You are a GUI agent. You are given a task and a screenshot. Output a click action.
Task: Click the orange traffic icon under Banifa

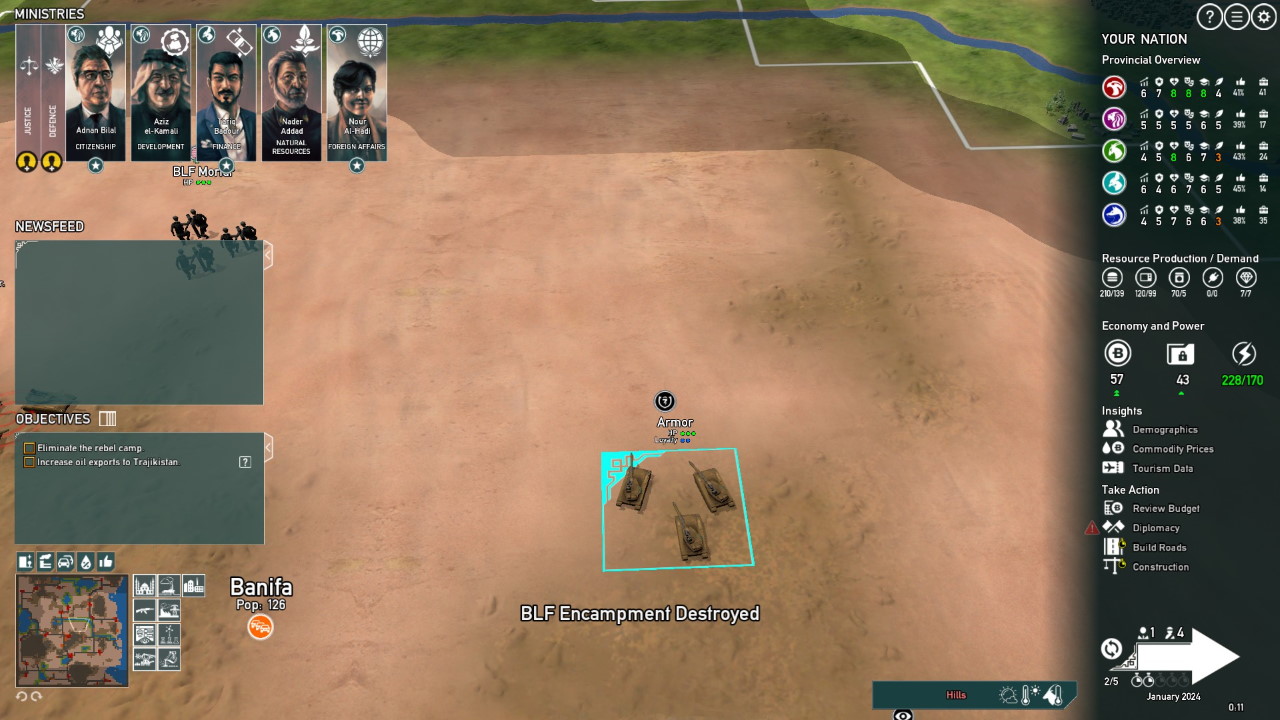point(260,627)
